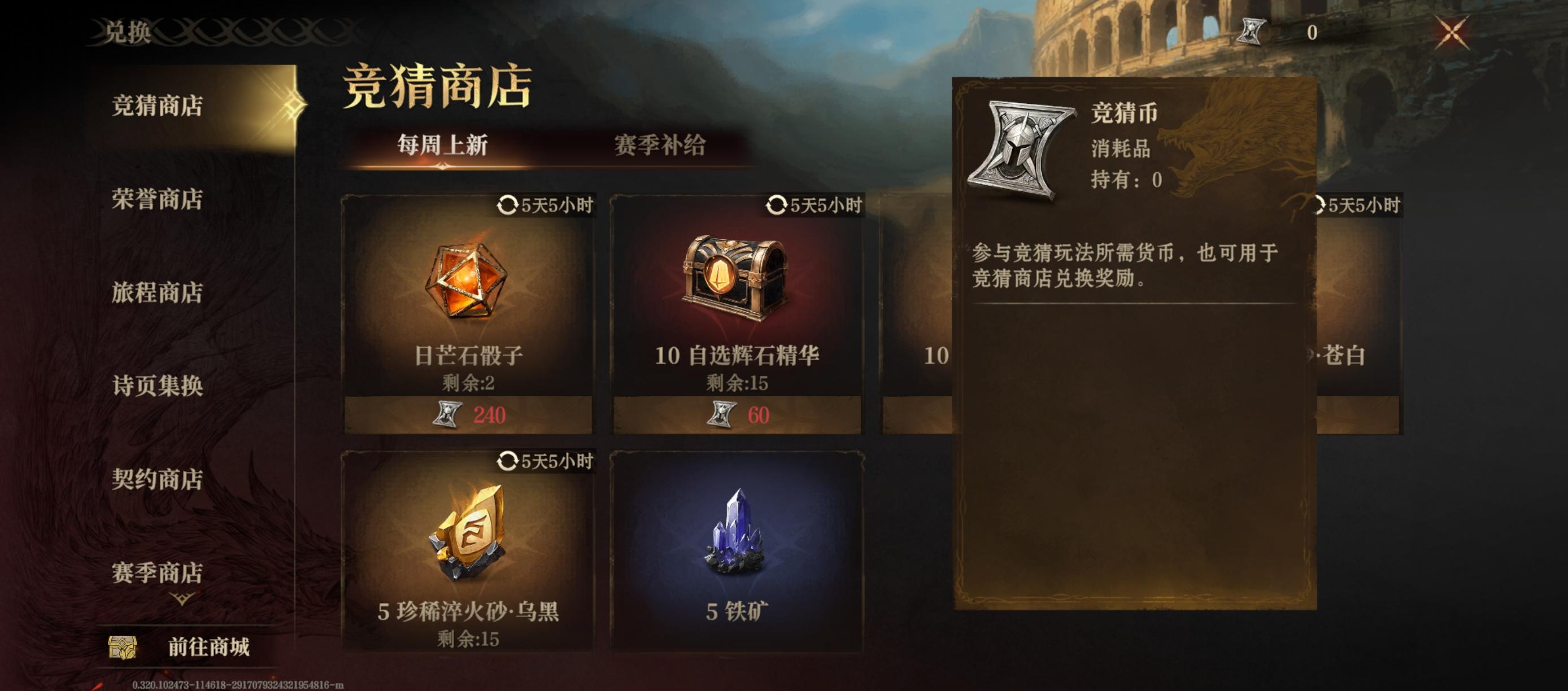Select the 竞猜商店 sidebar entry
Viewport: 1568px width, 691px height.
click(x=160, y=104)
